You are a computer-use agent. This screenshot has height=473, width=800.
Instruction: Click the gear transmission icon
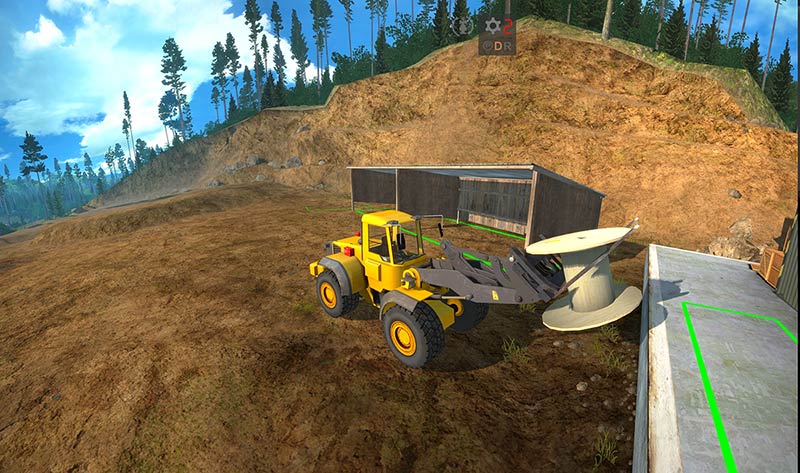(491, 26)
